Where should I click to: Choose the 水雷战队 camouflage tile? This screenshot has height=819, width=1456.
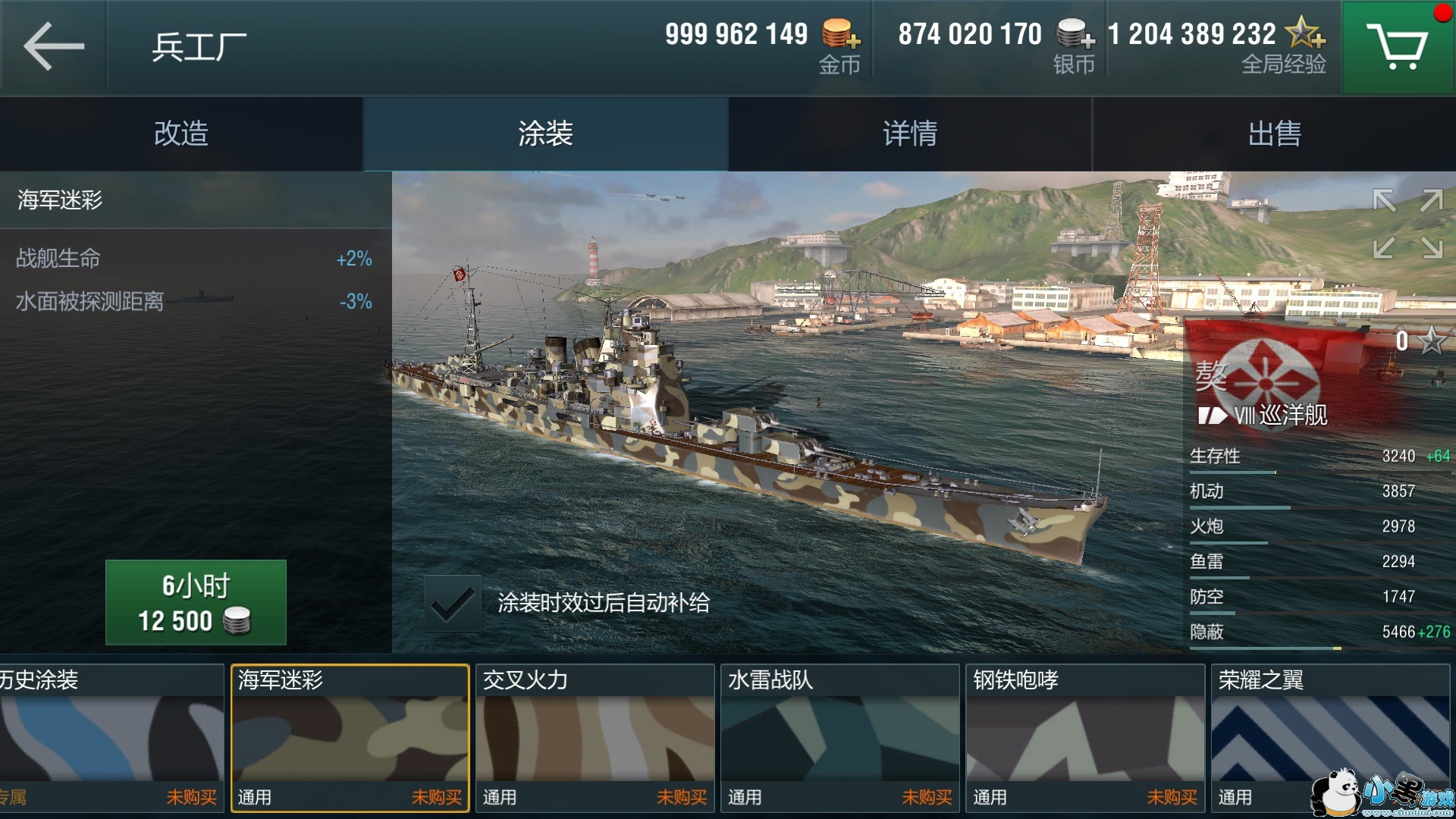pyautogui.click(x=839, y=737)
